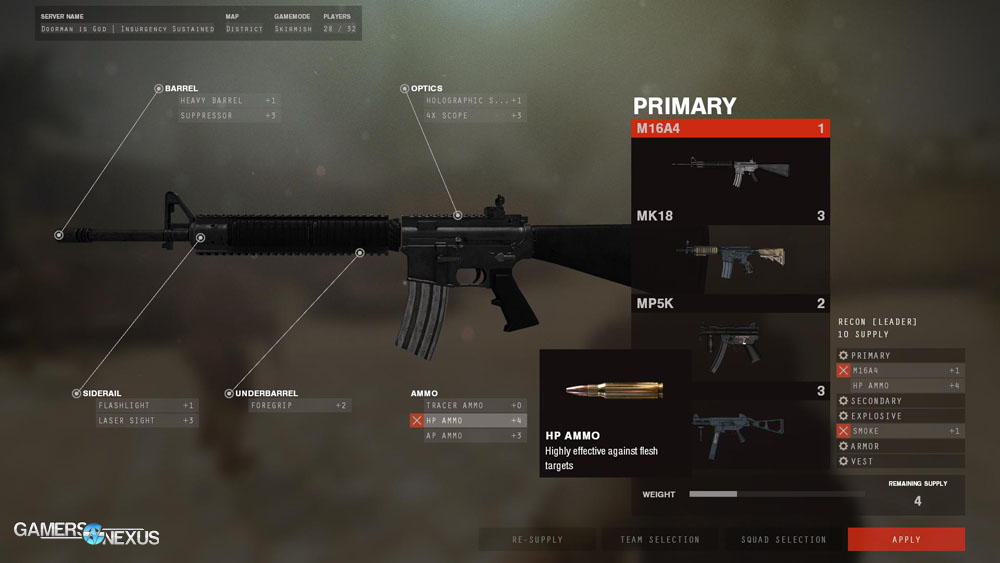
Task: Click the Re-Supply button
Action: tap(537, 540)
